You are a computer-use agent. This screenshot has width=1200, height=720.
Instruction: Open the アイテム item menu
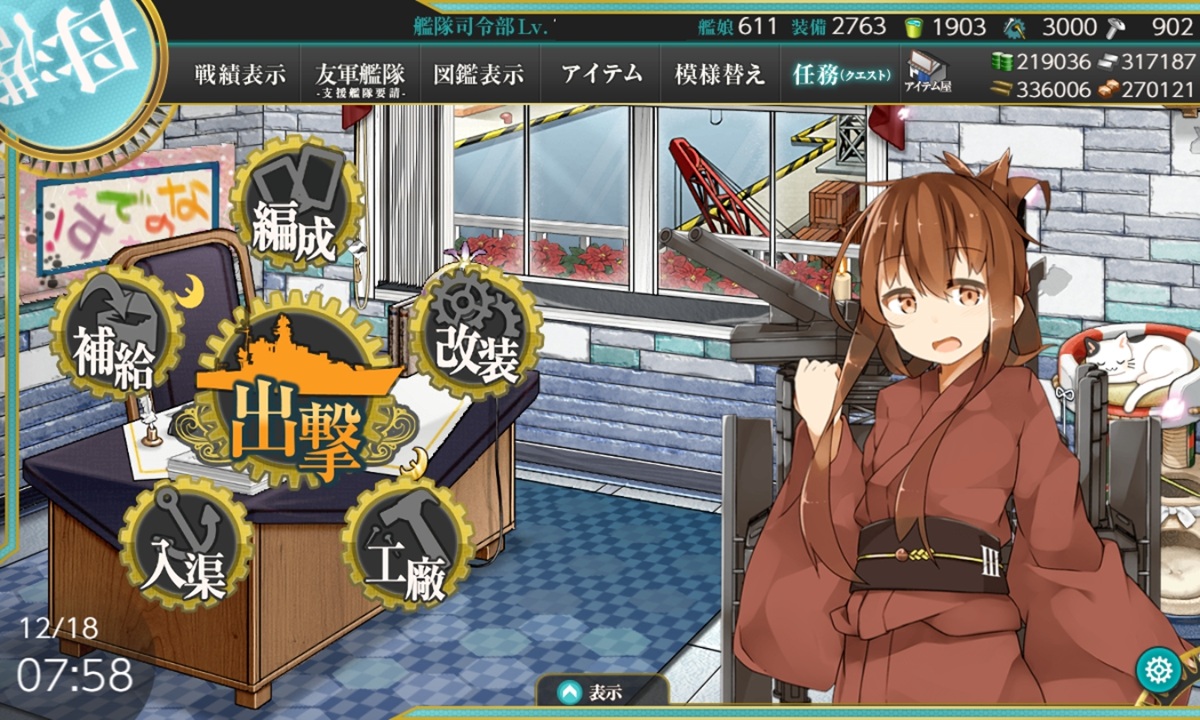(601, 74)
